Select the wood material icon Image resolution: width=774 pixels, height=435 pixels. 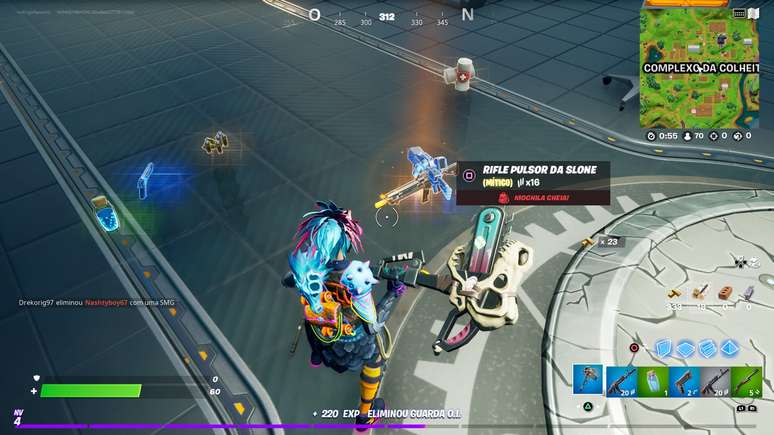676,293
